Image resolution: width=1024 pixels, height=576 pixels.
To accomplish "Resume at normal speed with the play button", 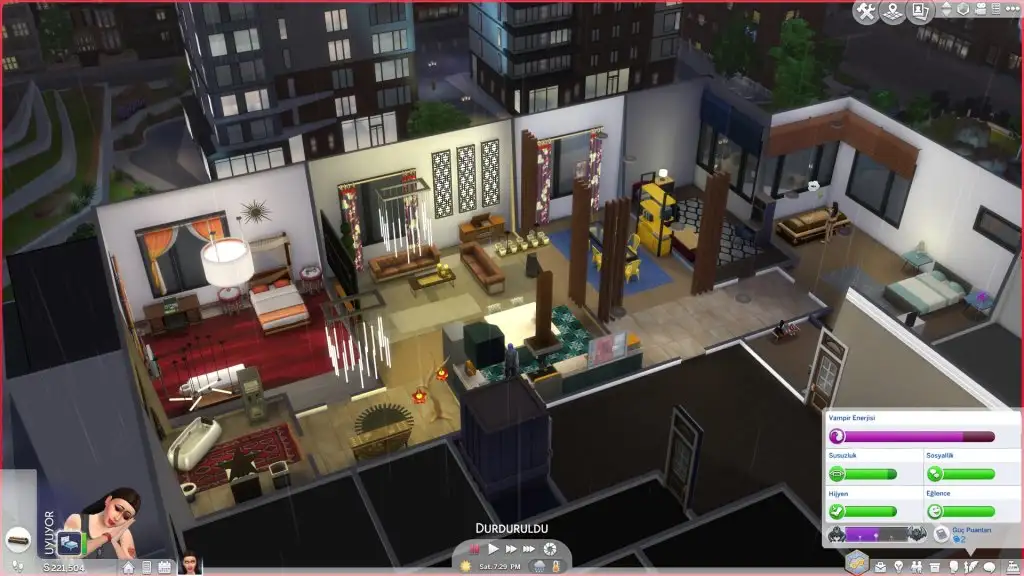I will pos(493,549).
